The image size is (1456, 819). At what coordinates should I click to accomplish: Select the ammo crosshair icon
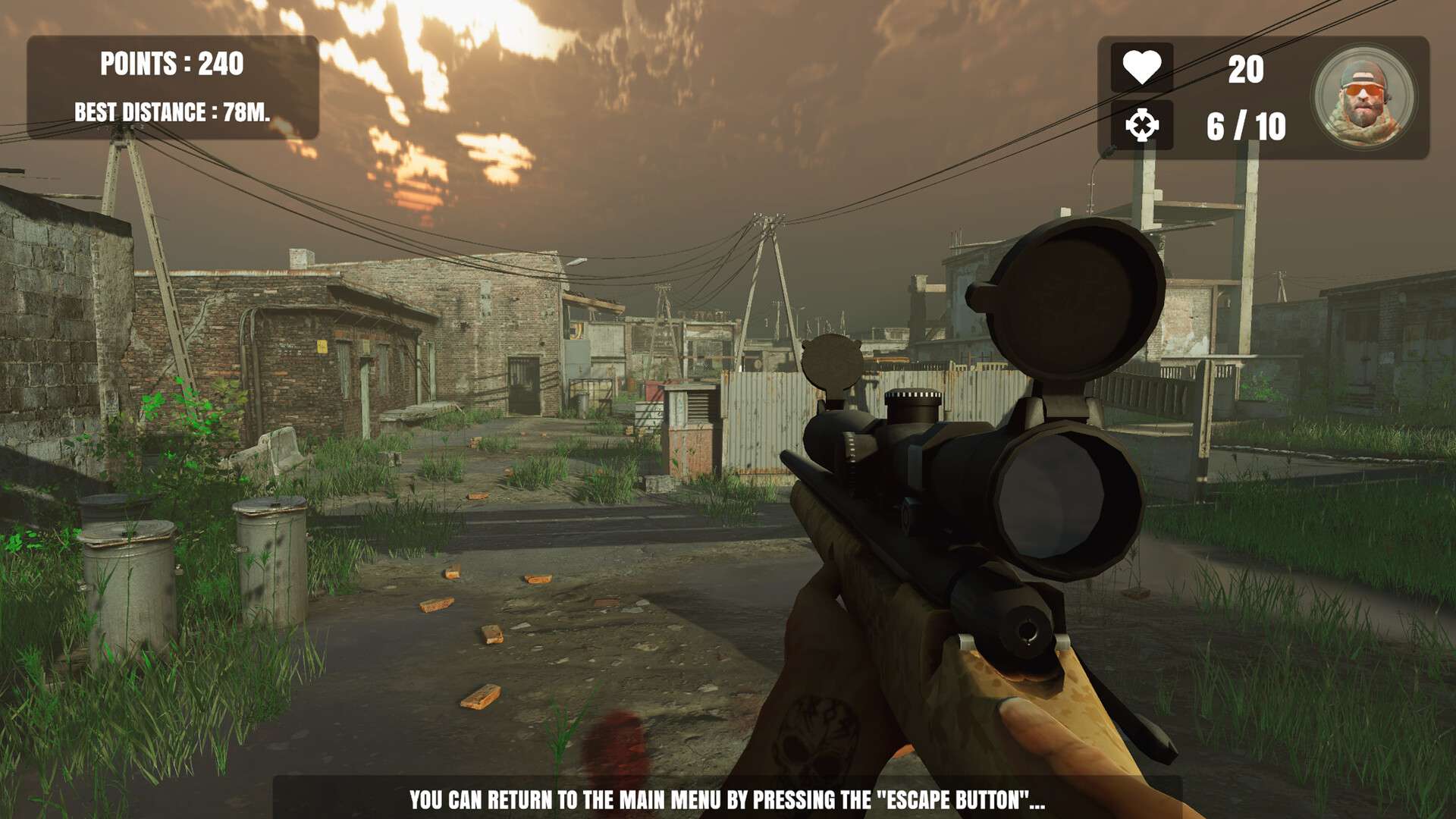point(1144,124)
